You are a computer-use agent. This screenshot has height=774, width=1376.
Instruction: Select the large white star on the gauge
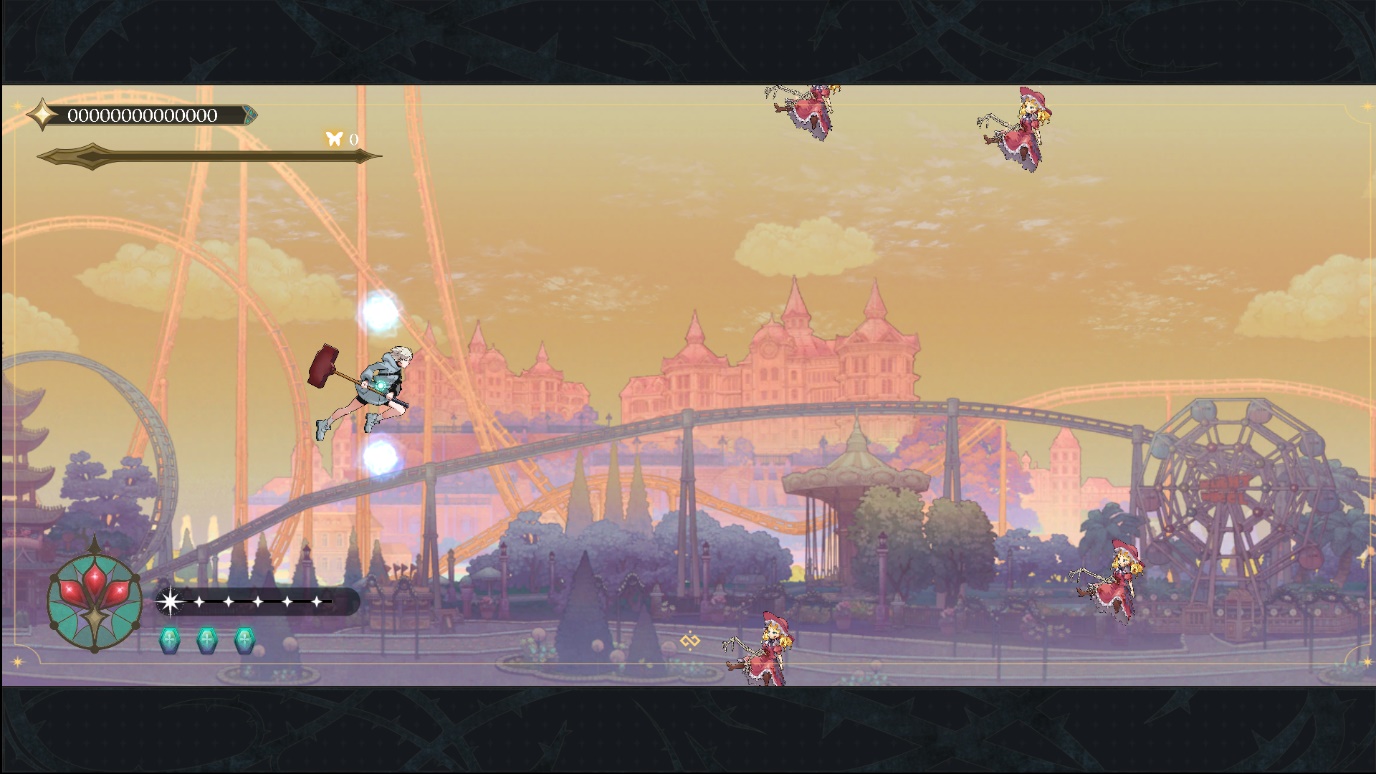(x=171, y=601)
